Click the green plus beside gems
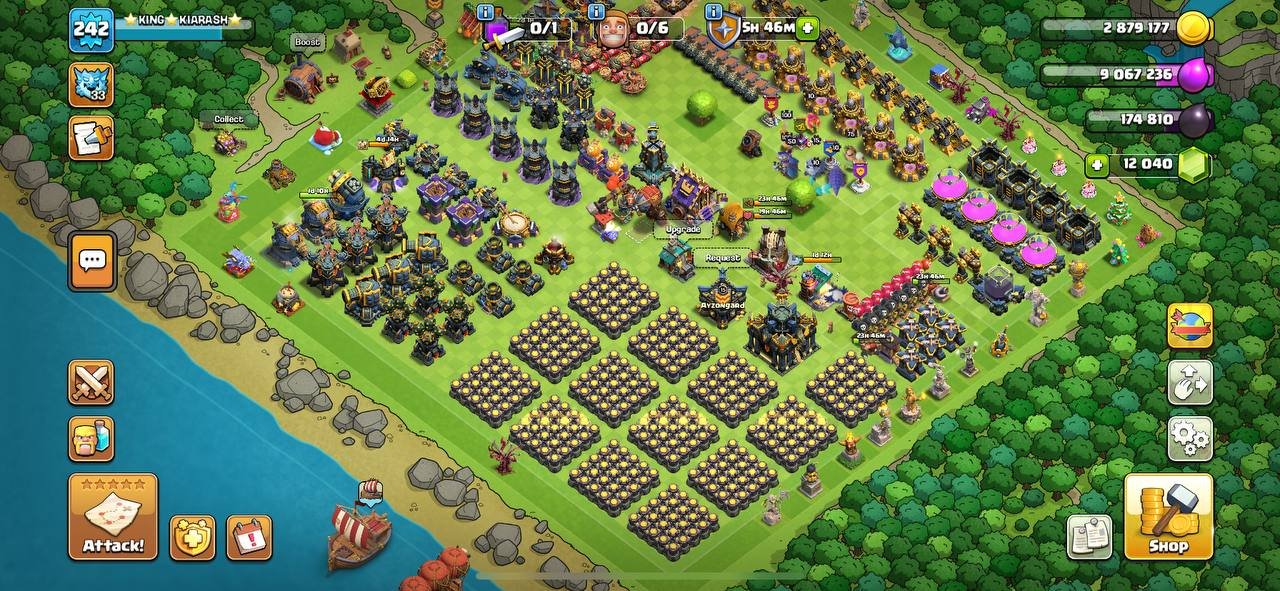Image resolution: width=1280 pixels, height=591 pixels. pyautogui.click(x=1099, y=165)
